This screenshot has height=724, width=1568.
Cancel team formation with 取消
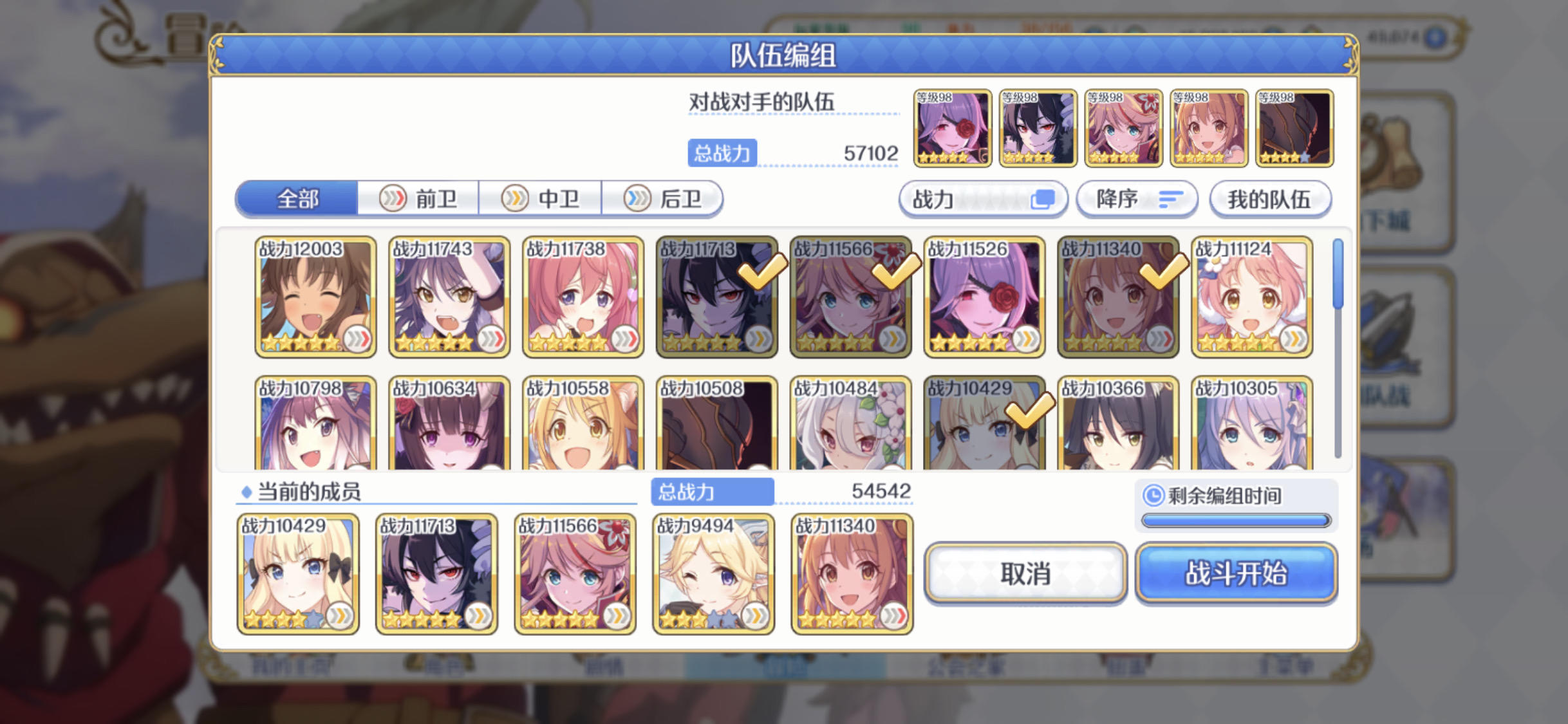[1025, 575]
